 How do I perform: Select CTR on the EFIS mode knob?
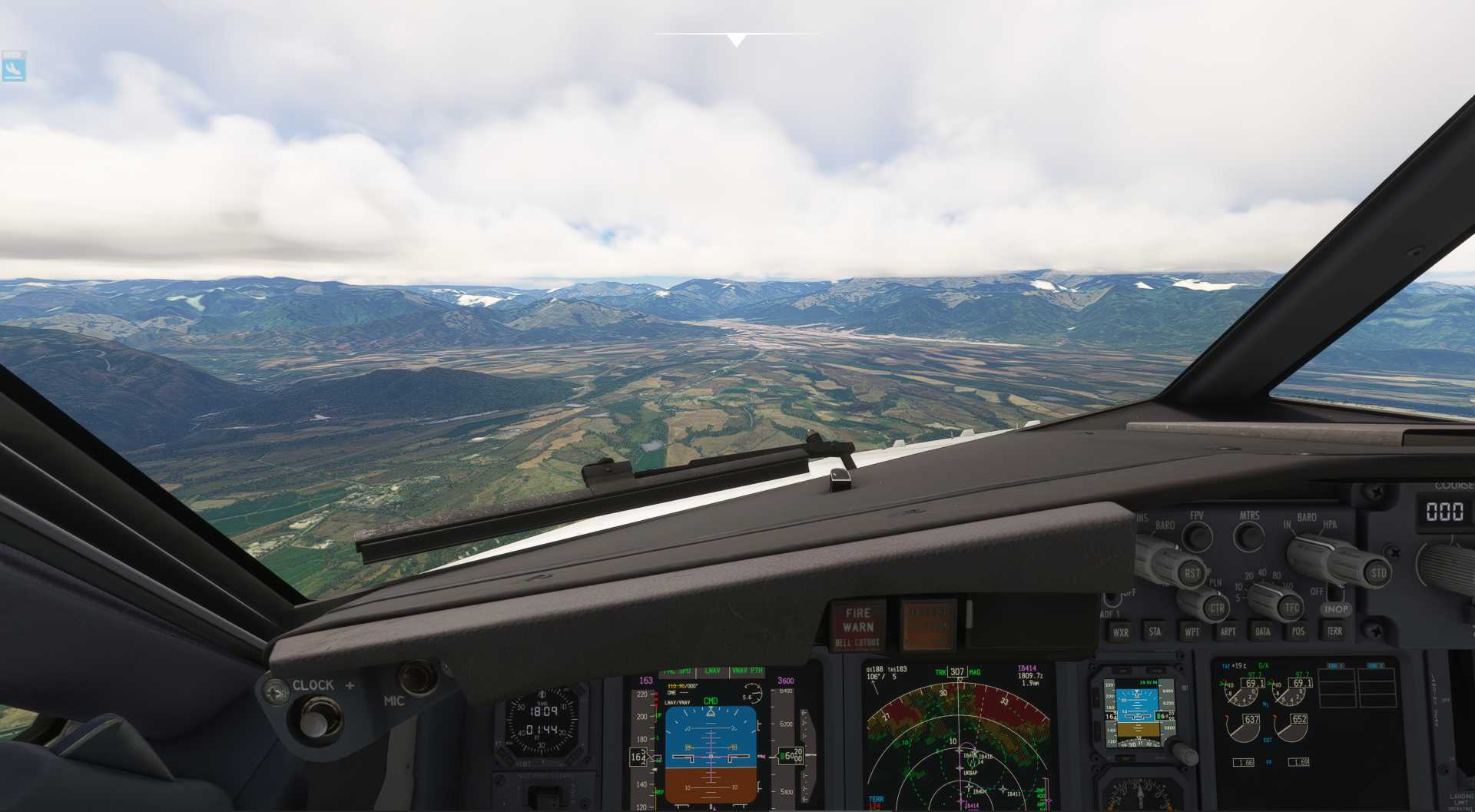pyautogui.click(x=1218, y=608)
